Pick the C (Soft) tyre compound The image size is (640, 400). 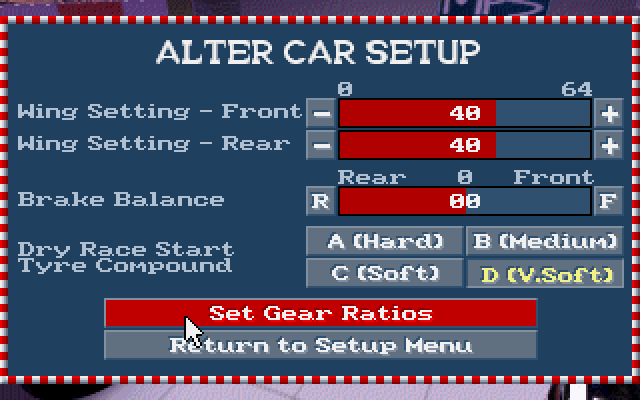384,272
